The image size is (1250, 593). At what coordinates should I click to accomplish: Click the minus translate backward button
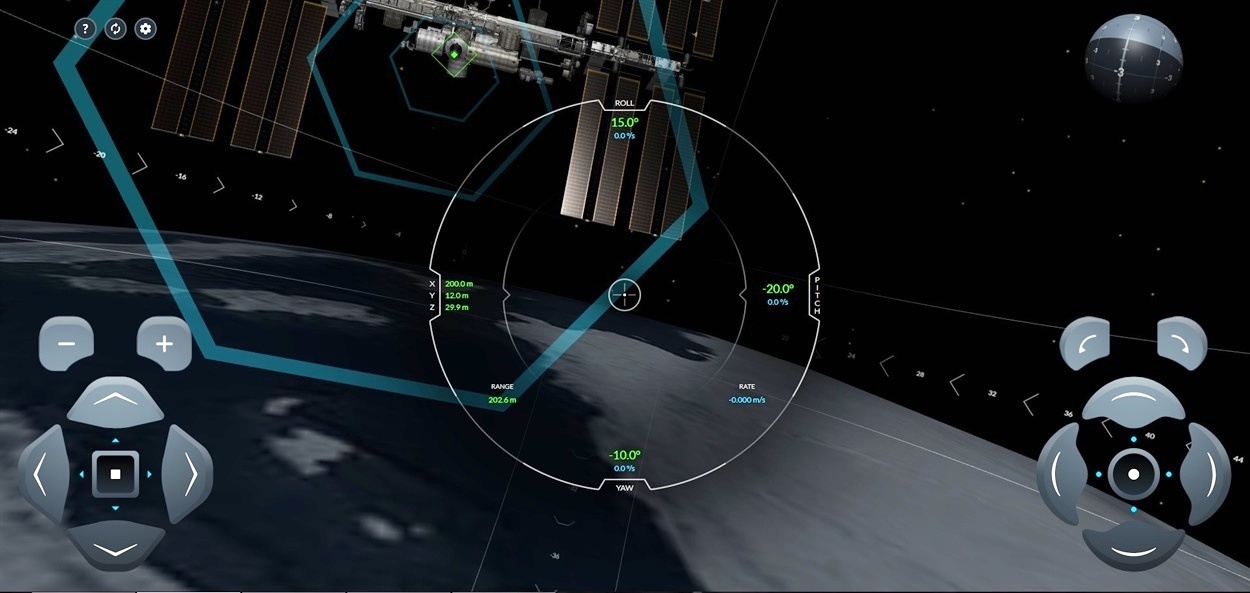tap(66, 344)
